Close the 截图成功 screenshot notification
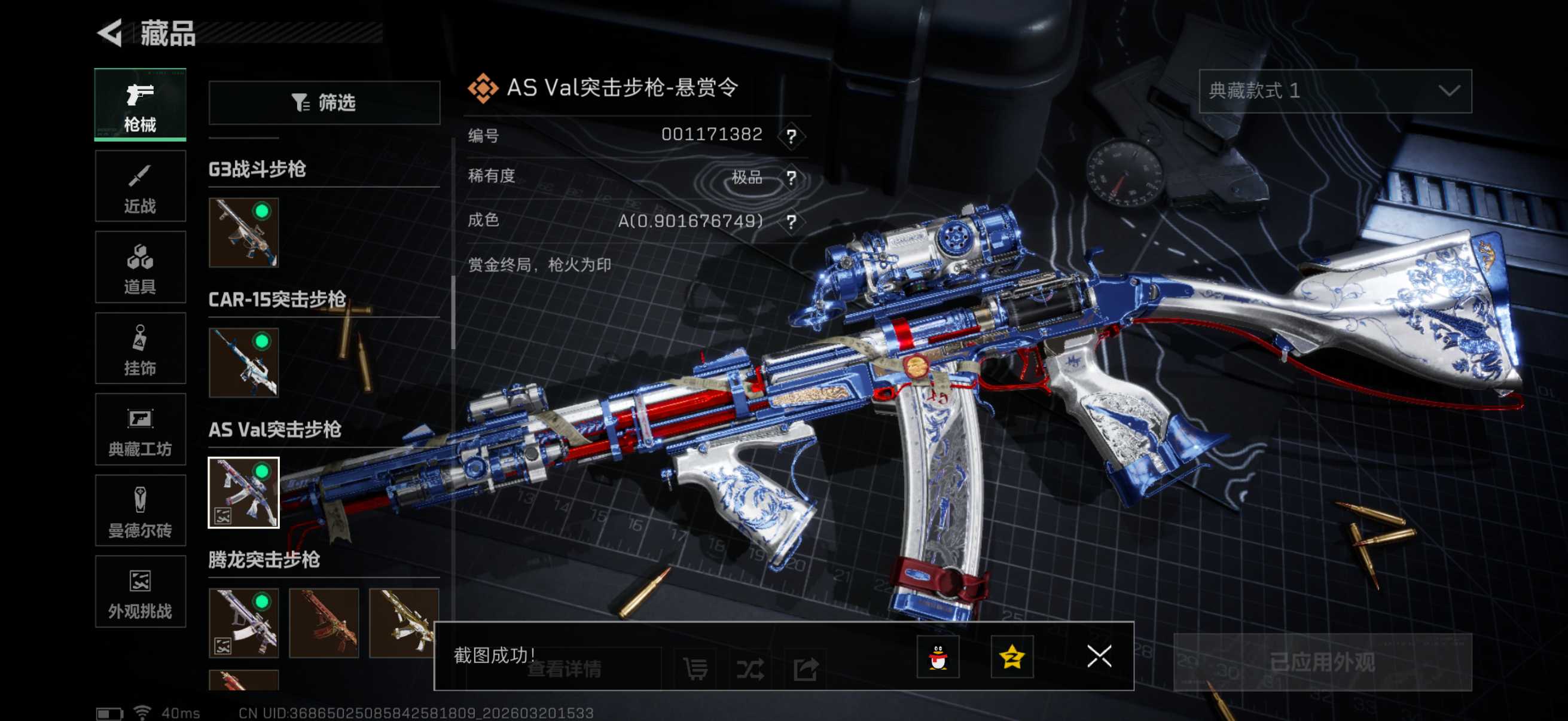The width and height of the screenshot is (1568, 721). point(1099,657)
